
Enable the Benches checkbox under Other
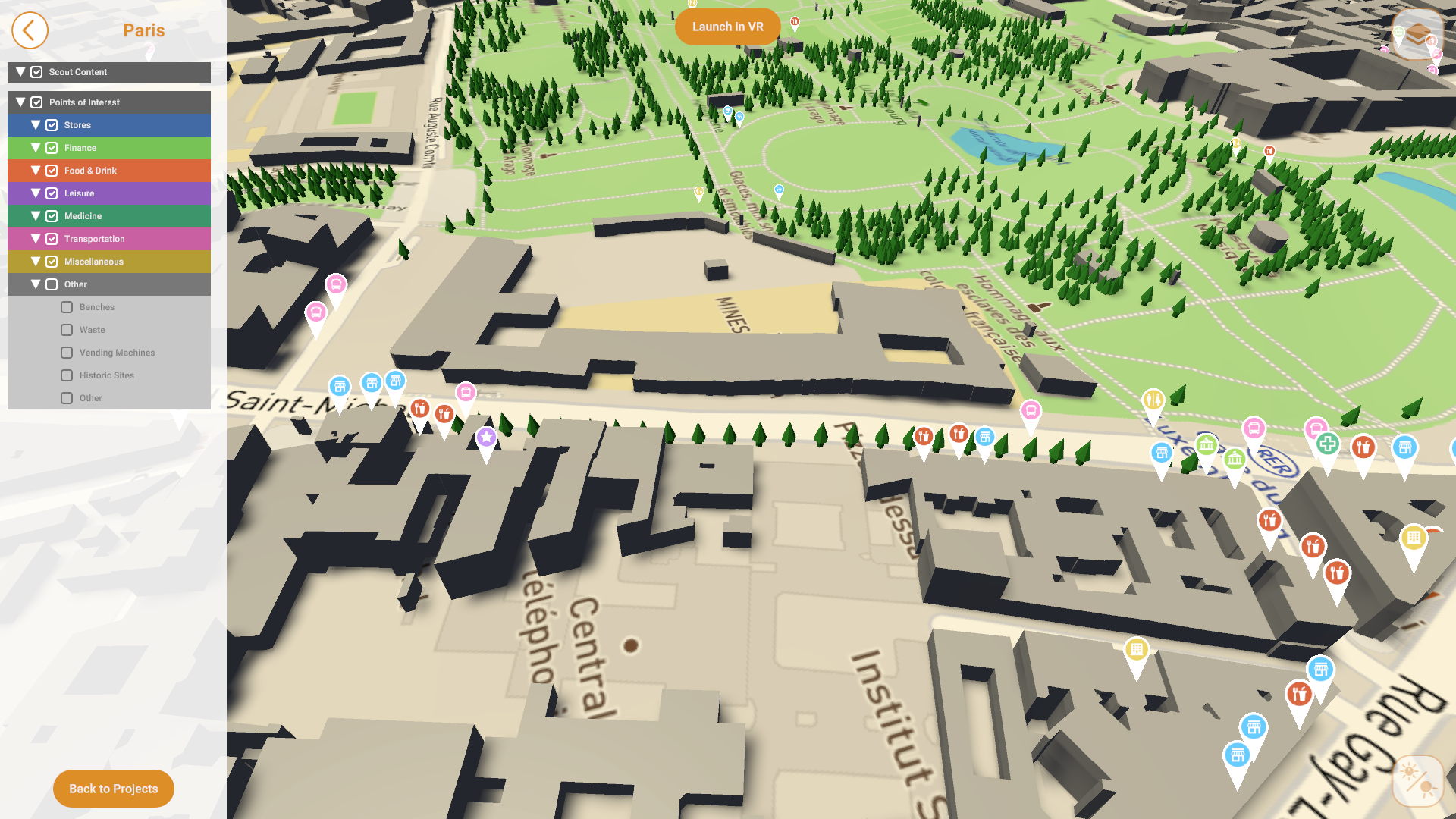pos(67,306)
